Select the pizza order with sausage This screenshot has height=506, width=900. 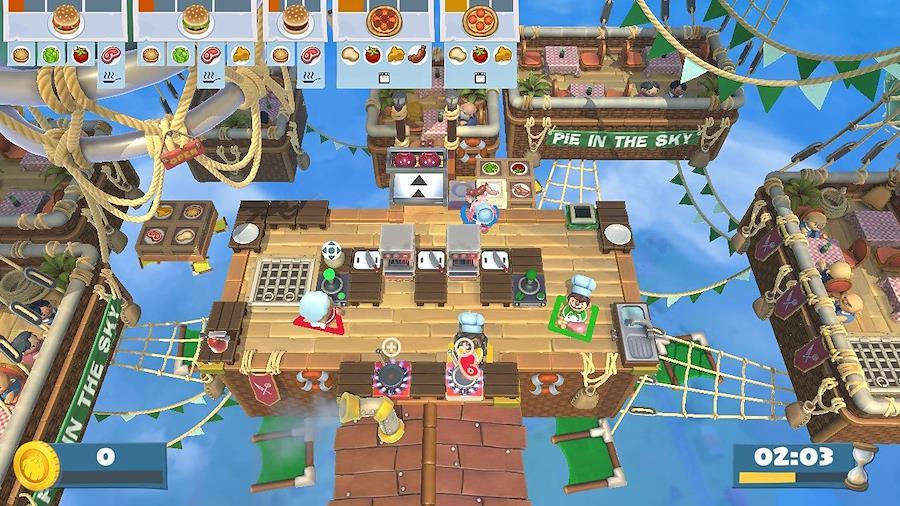point(383,20)
